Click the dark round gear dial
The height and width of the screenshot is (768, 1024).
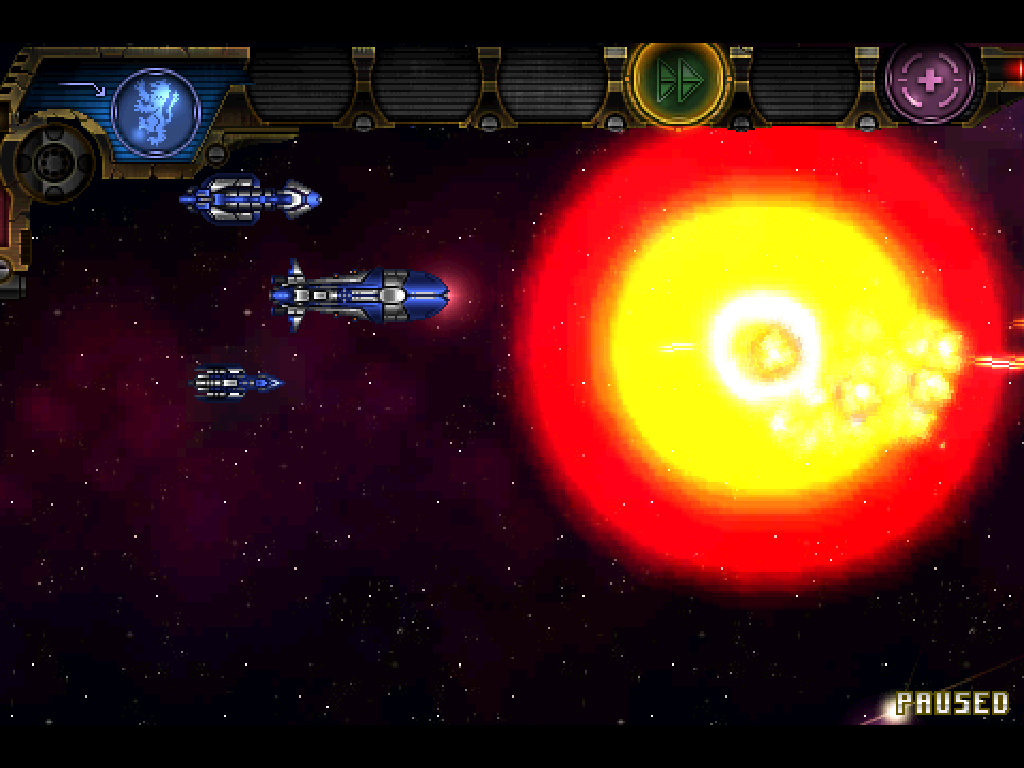[x=55, y=160]
